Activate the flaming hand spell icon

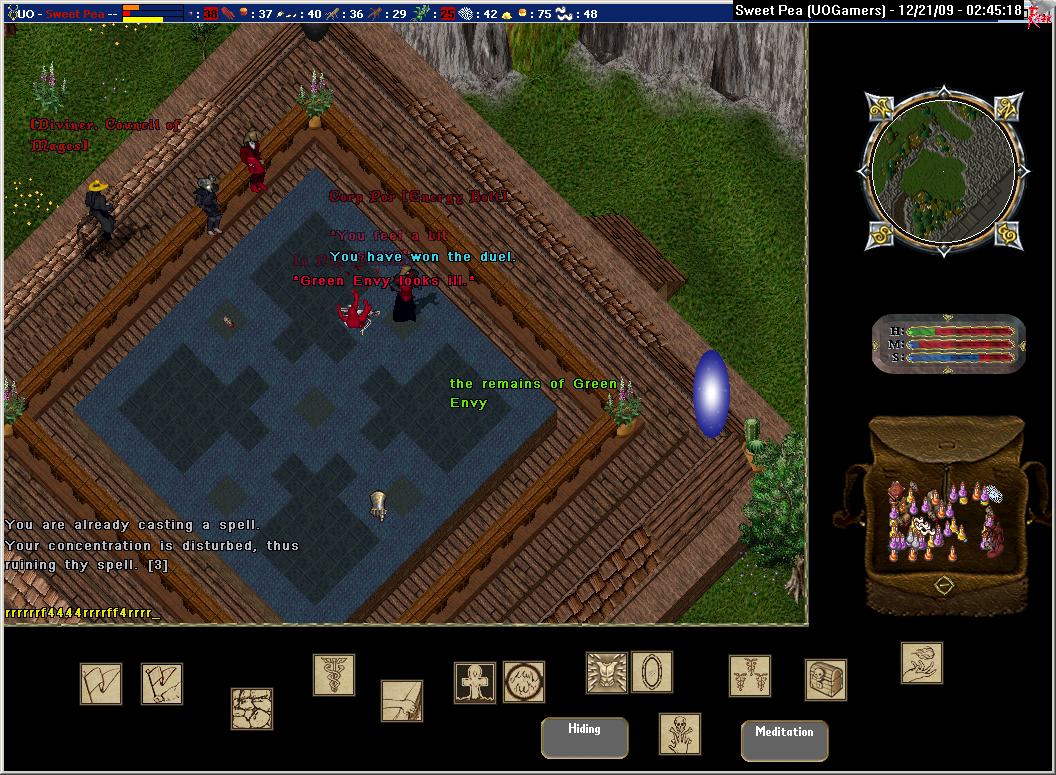(921, 662)
